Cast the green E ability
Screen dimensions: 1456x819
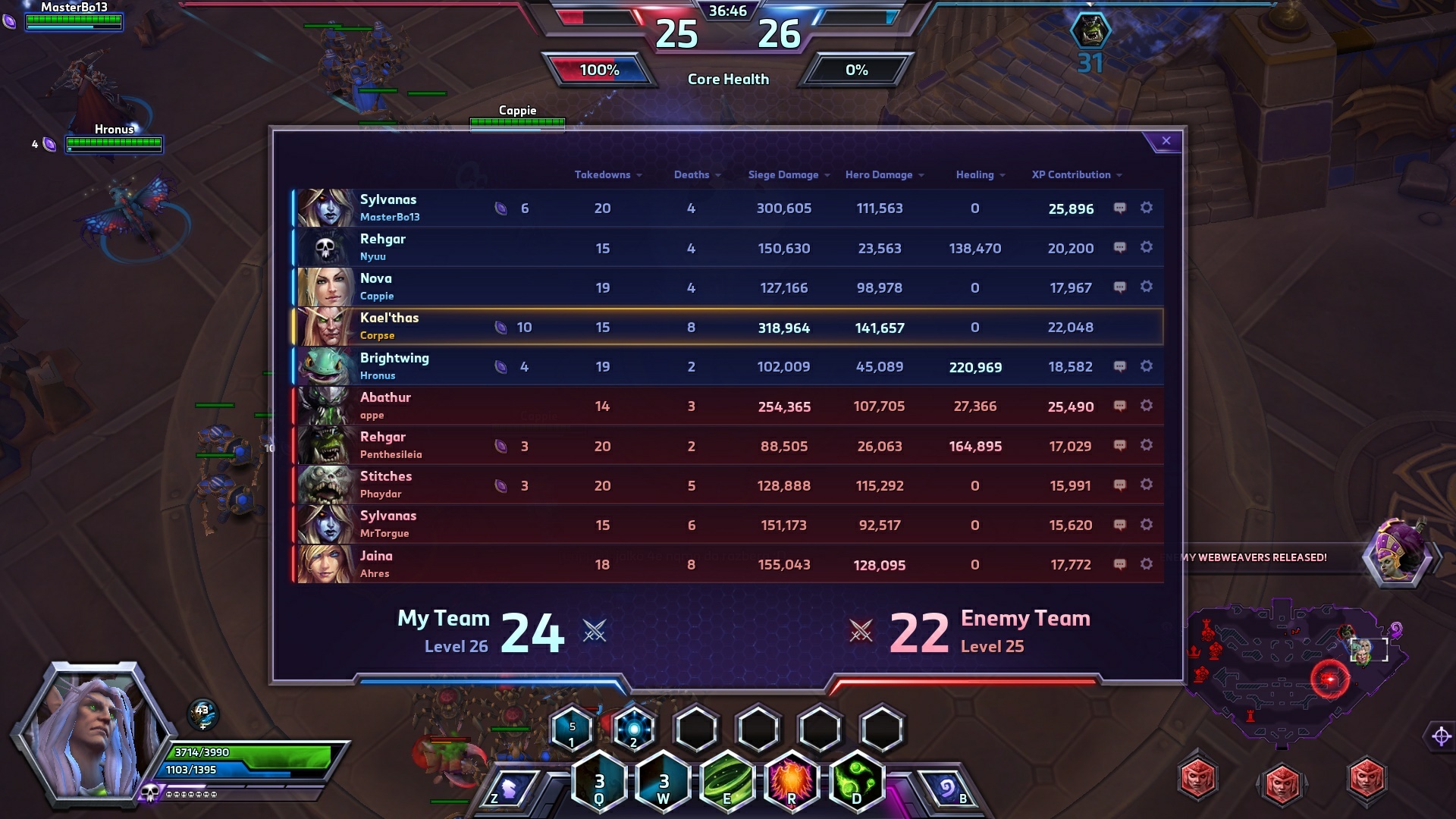coord(728,782)
